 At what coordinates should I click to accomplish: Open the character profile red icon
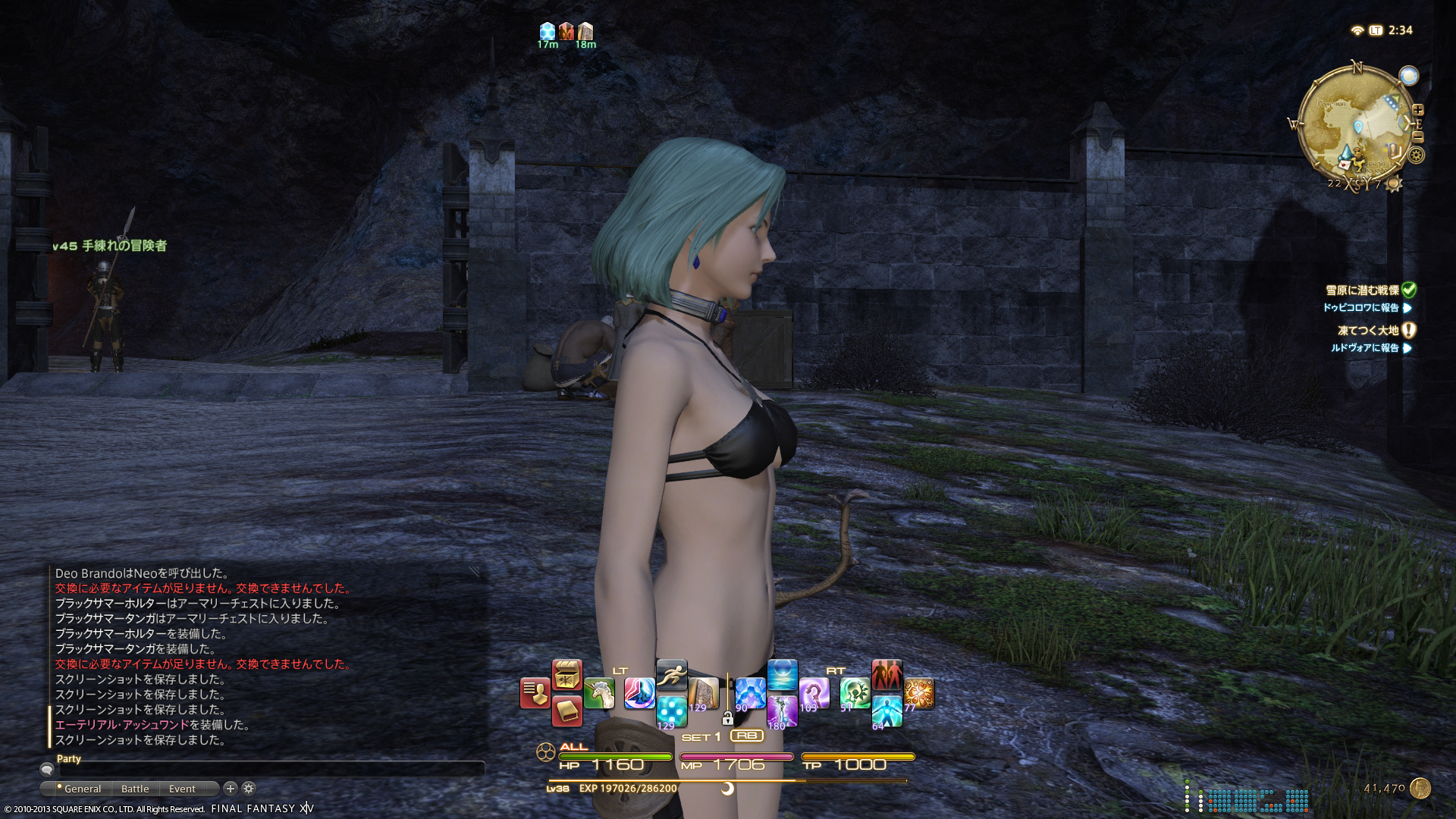(535, 693)
